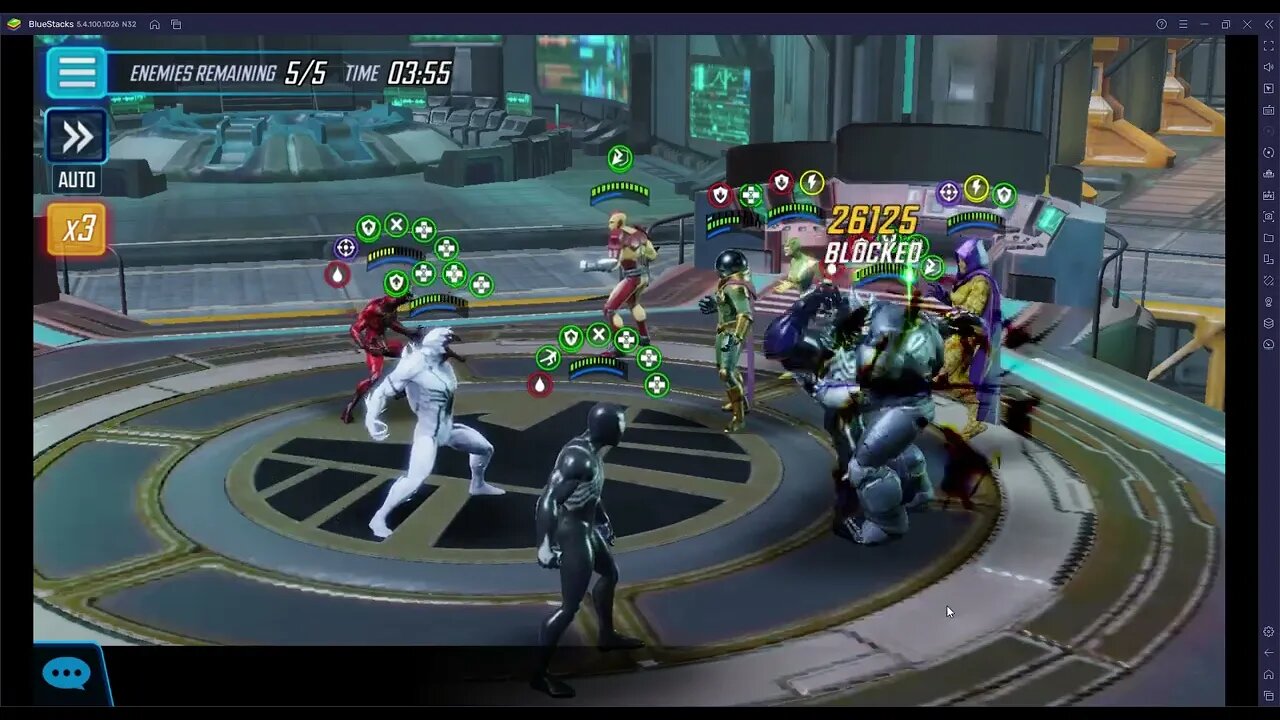Click the Home button in the title bar
1280x720 pixels.
(x=155, y=23)
